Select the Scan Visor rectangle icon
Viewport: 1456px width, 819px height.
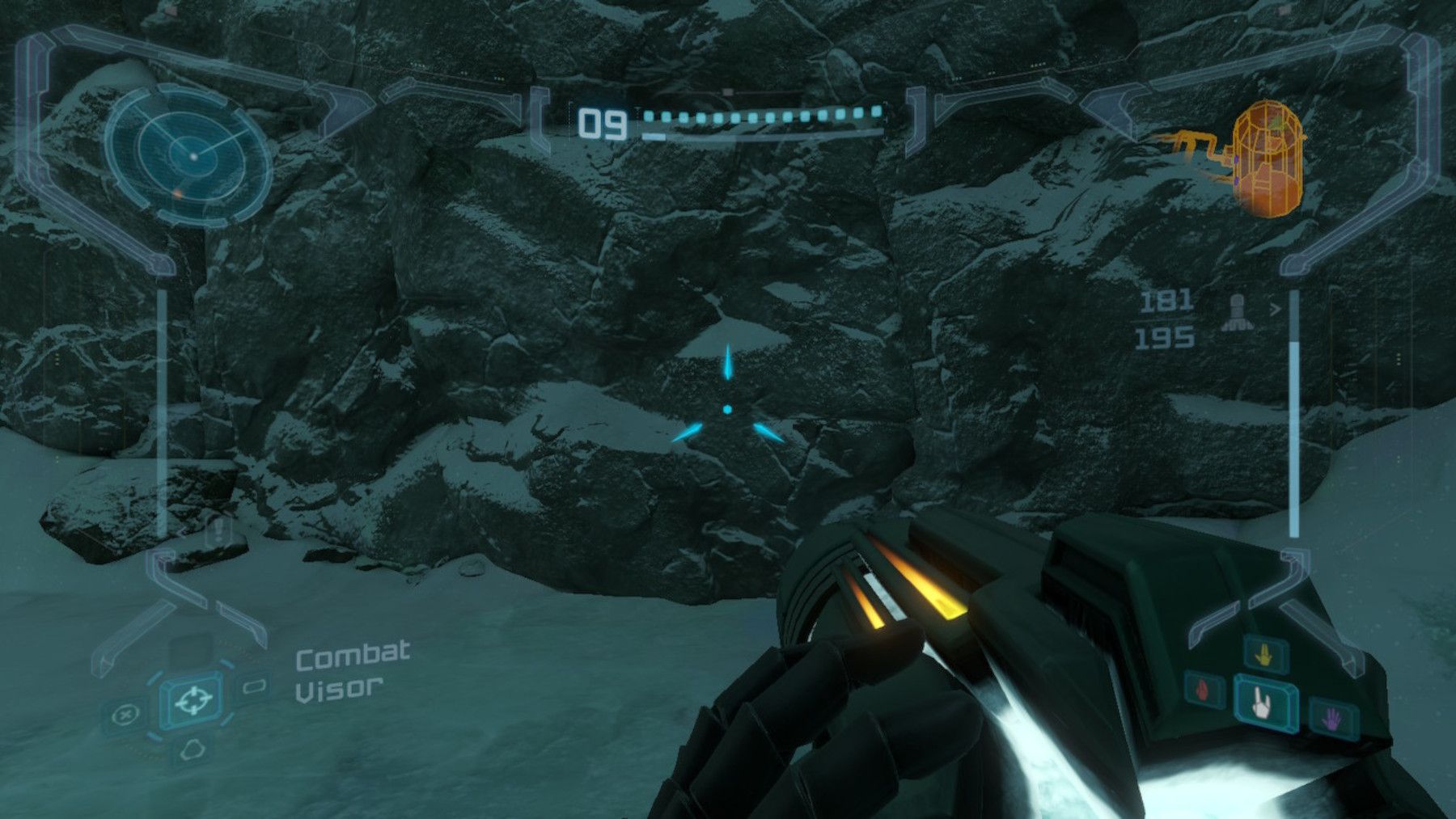pyautogui.click(x=254, y=686)
